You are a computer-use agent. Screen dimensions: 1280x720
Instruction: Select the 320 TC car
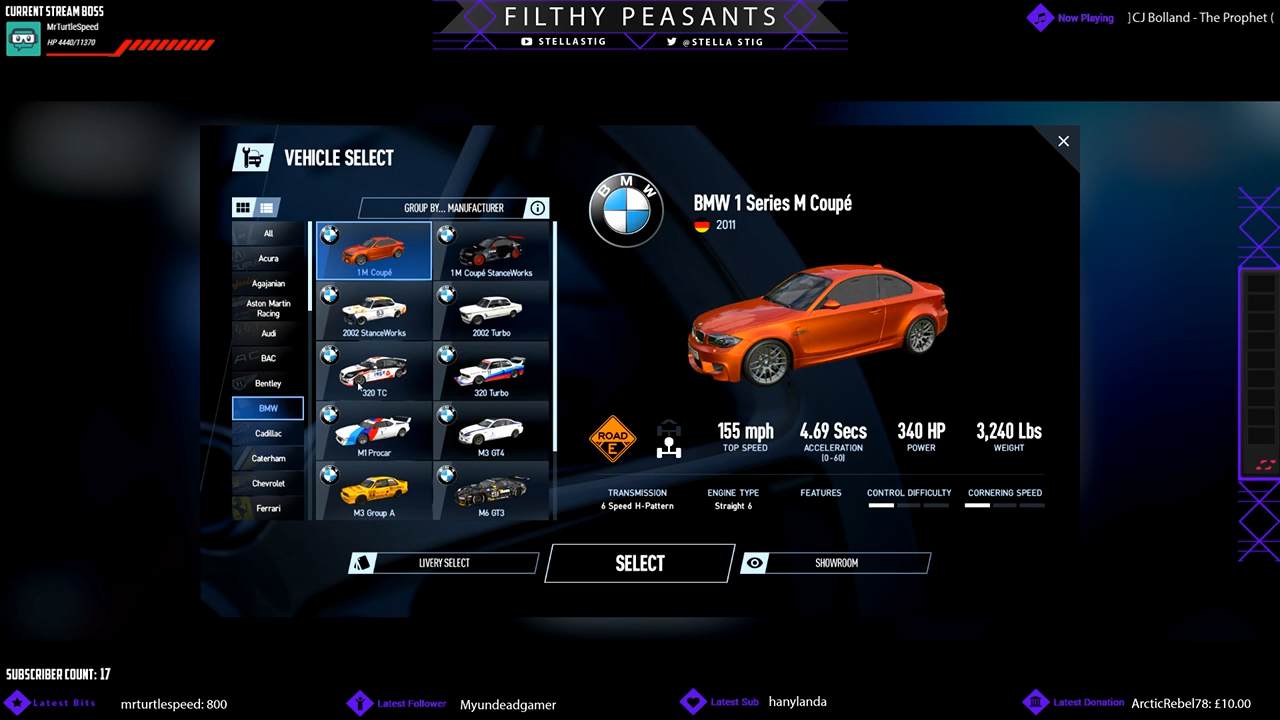pos(374,372)
